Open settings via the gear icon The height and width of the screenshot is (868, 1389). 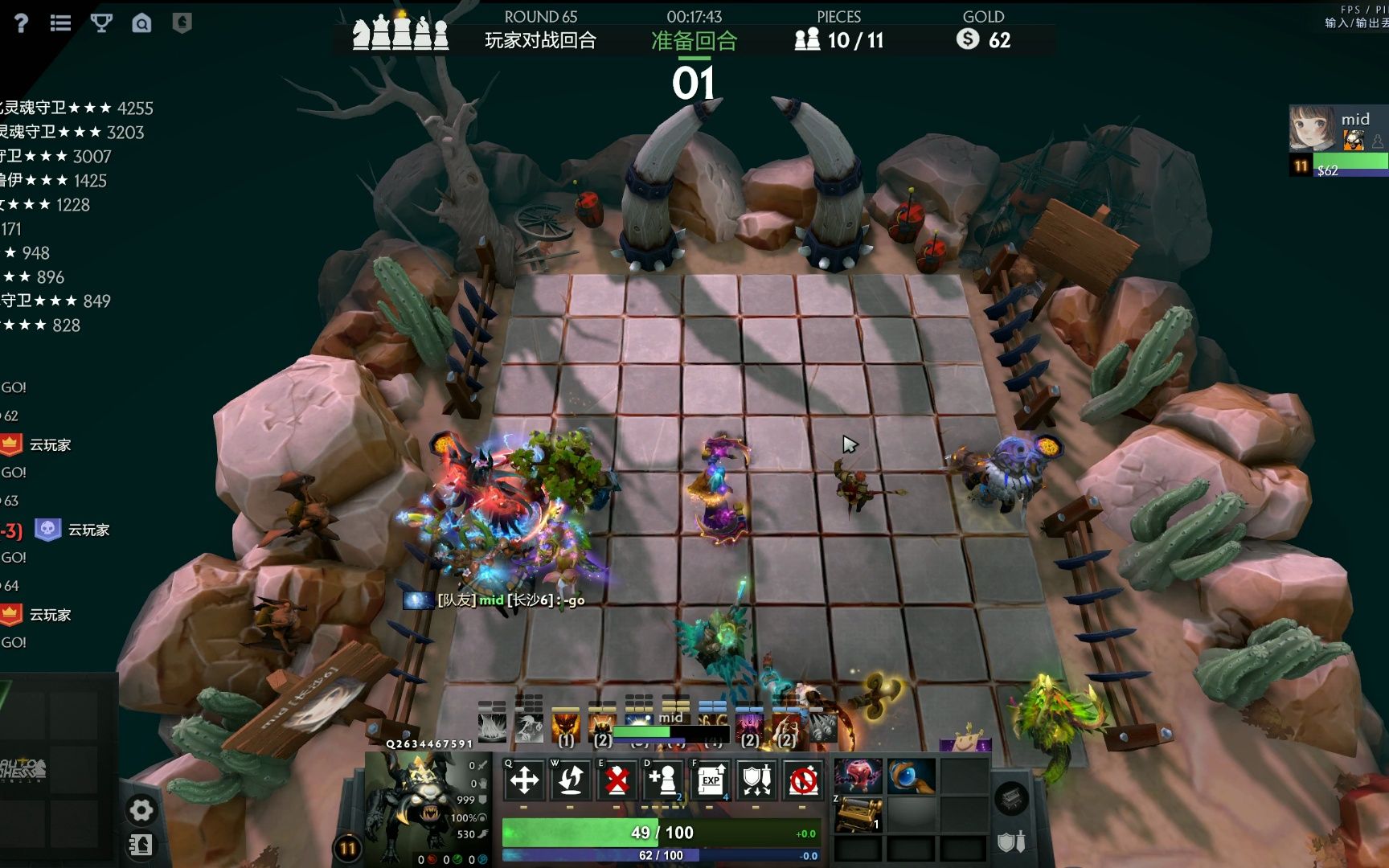coord(141,810)
